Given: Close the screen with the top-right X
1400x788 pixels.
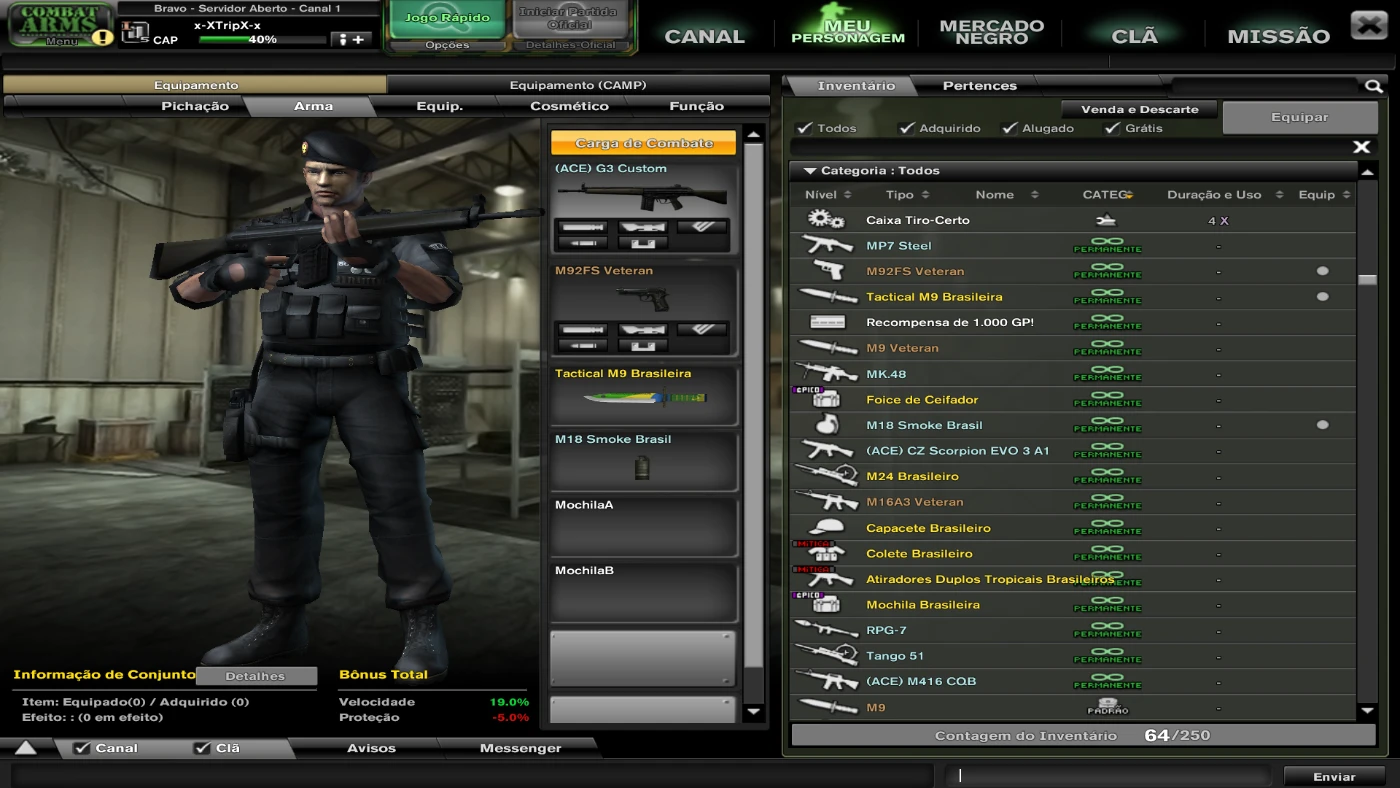Looking at the screenshot, I should point(1368,25).
